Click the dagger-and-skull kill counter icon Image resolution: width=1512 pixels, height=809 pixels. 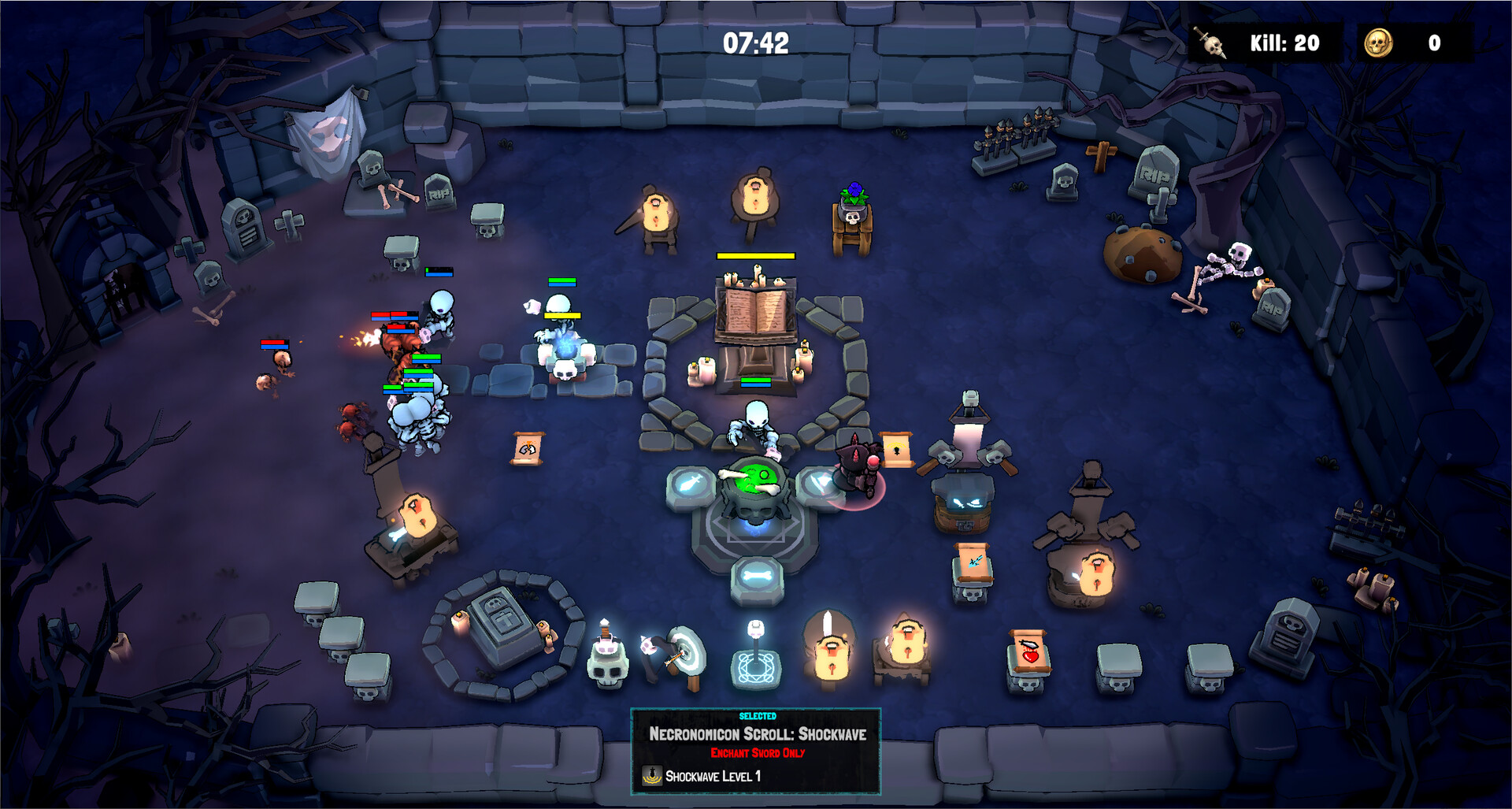[x=1213, y=43]
